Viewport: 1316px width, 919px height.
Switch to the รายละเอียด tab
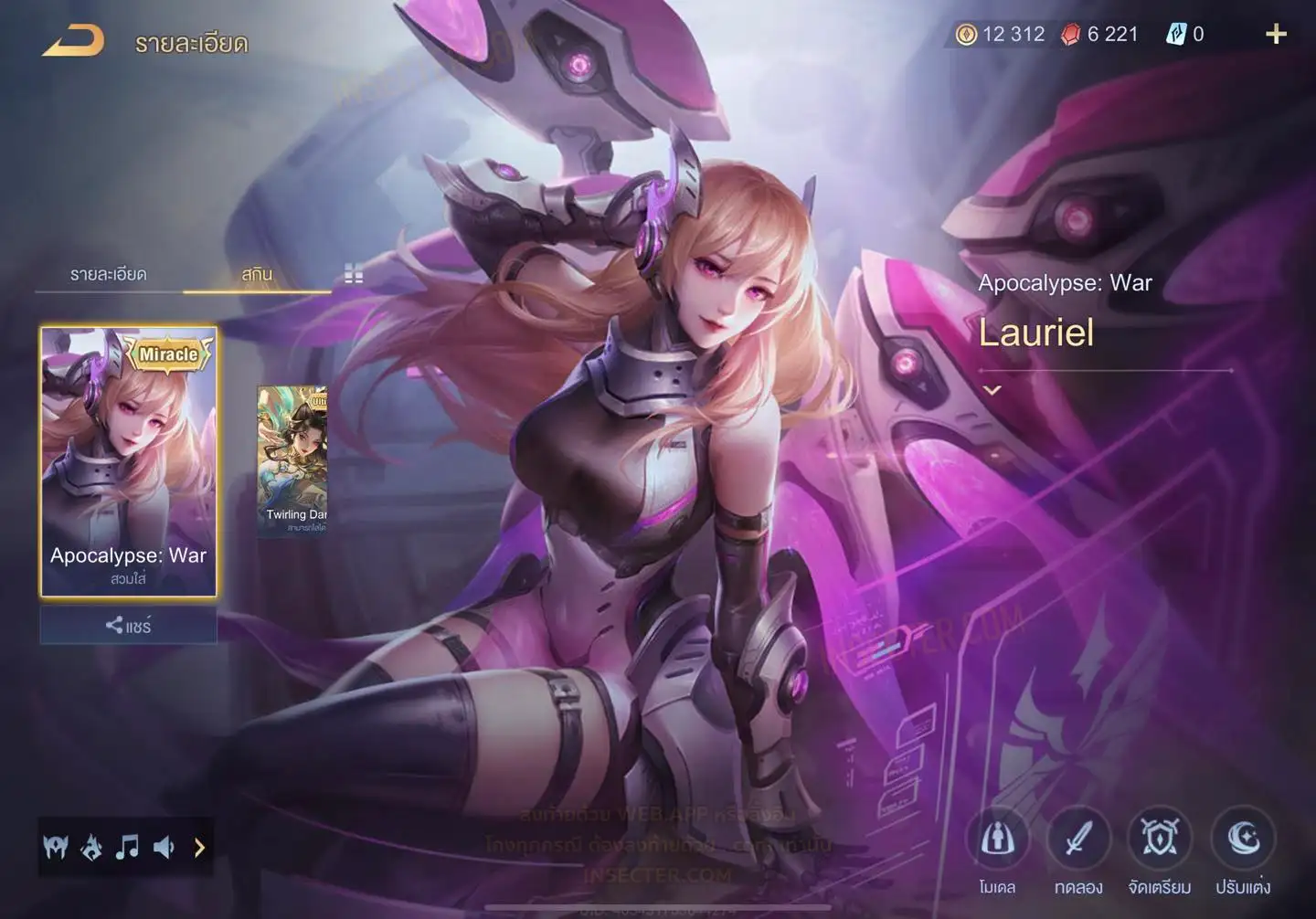(108, 274)
